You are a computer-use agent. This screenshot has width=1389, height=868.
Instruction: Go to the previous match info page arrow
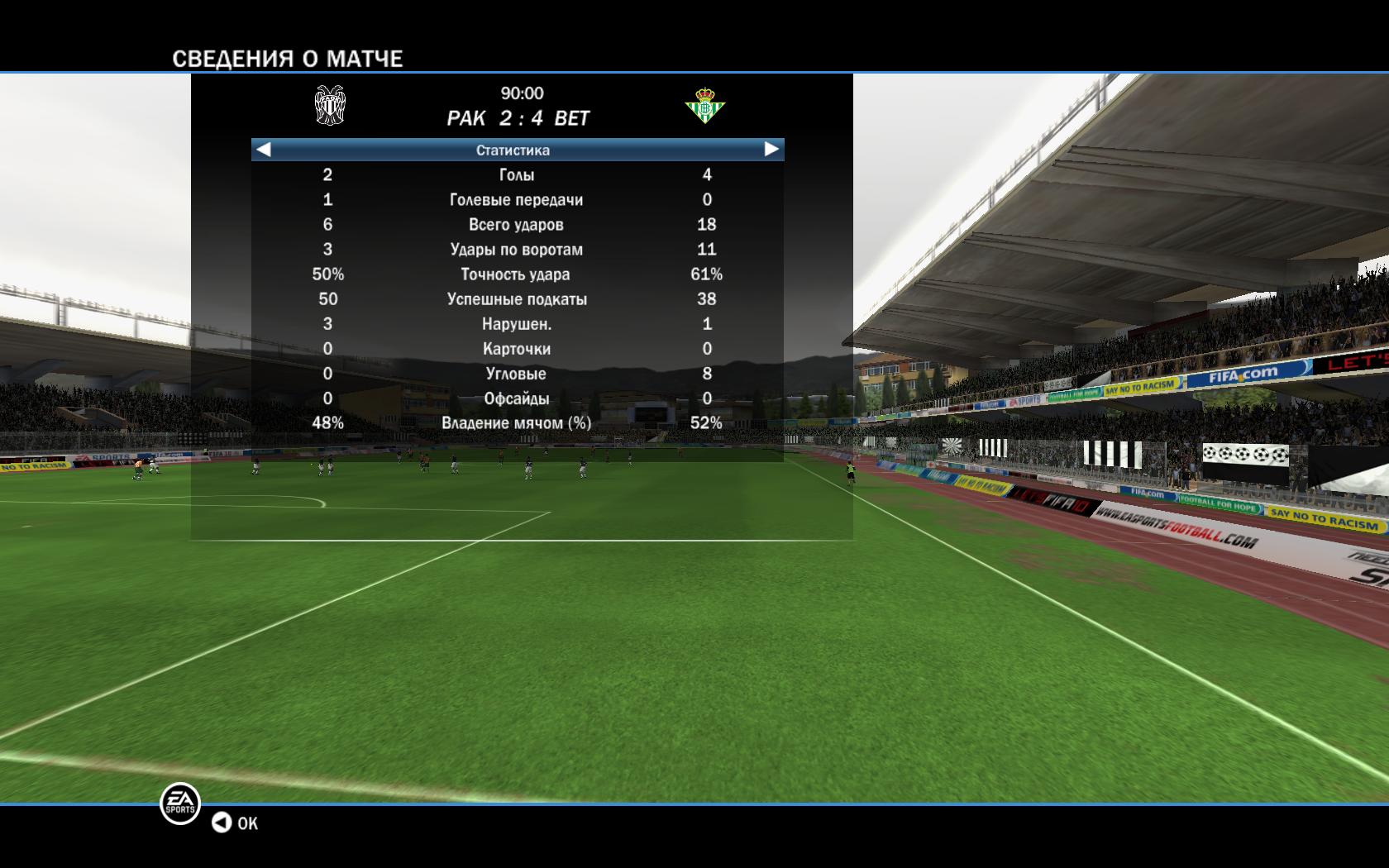(264, 150)
